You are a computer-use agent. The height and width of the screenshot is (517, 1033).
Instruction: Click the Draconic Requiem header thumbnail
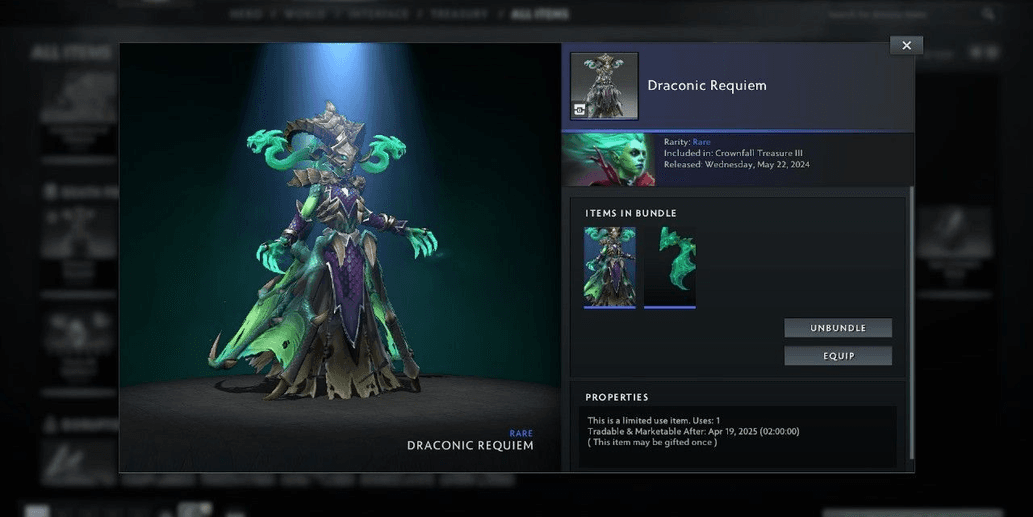[x=604, y=86]
